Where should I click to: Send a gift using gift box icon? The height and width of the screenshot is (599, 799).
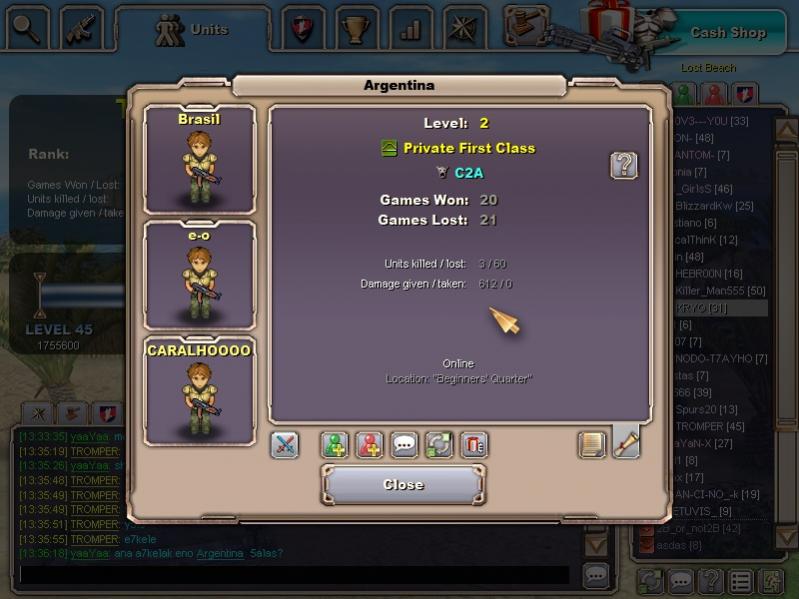pos(474,445)
